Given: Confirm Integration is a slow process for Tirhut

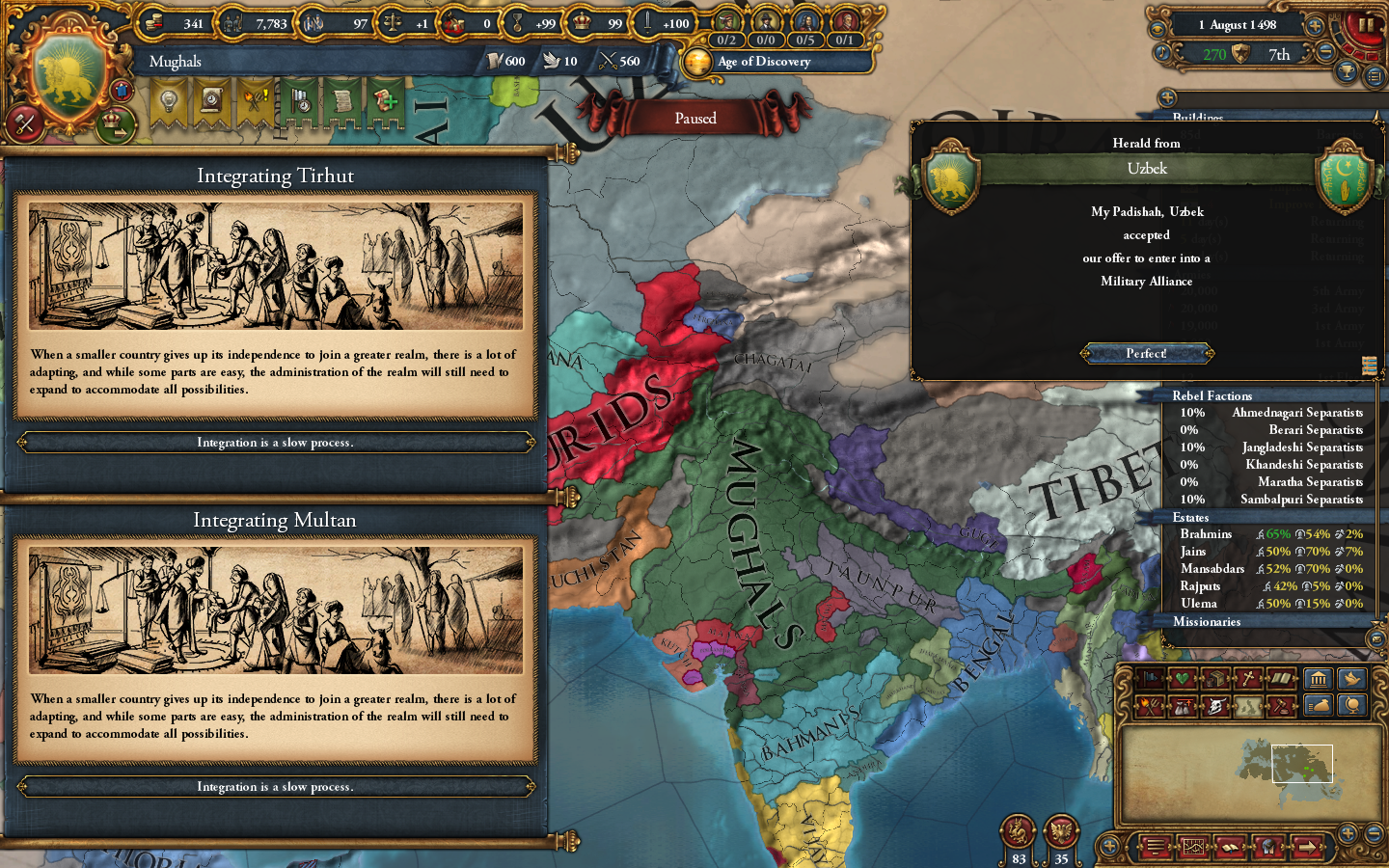Looking at the screenshot, I should (x=276, y=442).
